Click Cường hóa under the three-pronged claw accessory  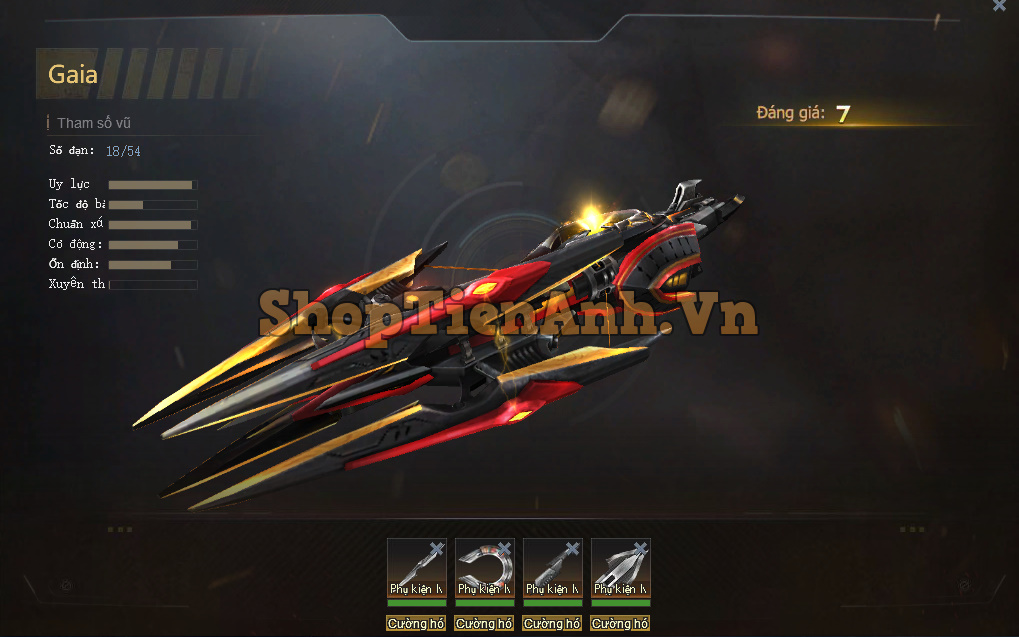[620, 624]
